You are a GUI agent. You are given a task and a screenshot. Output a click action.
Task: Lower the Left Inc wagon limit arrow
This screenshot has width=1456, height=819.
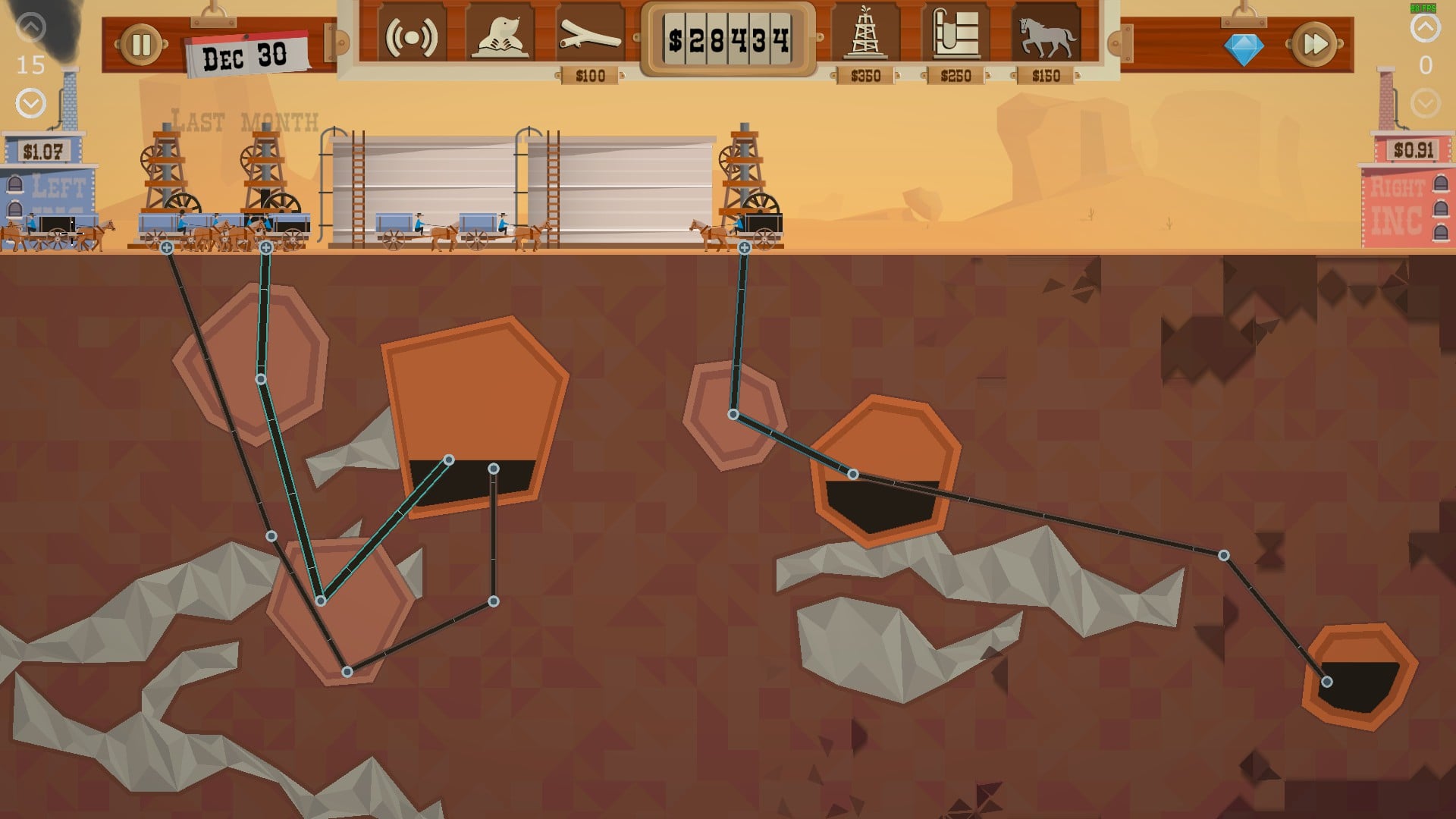[30, 102]
